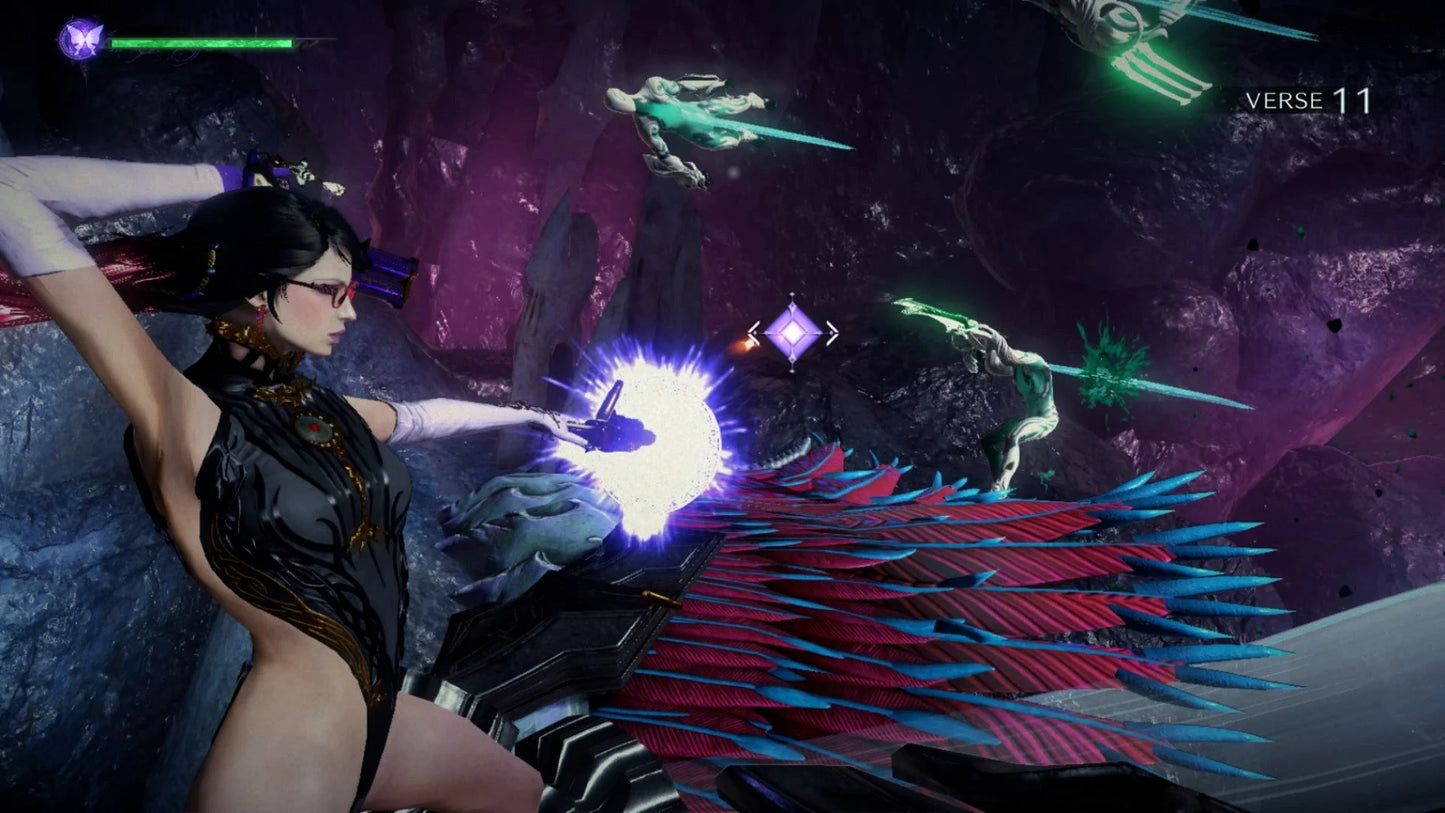Click the number 11 next to VERSE

[x=1353, y=99]
